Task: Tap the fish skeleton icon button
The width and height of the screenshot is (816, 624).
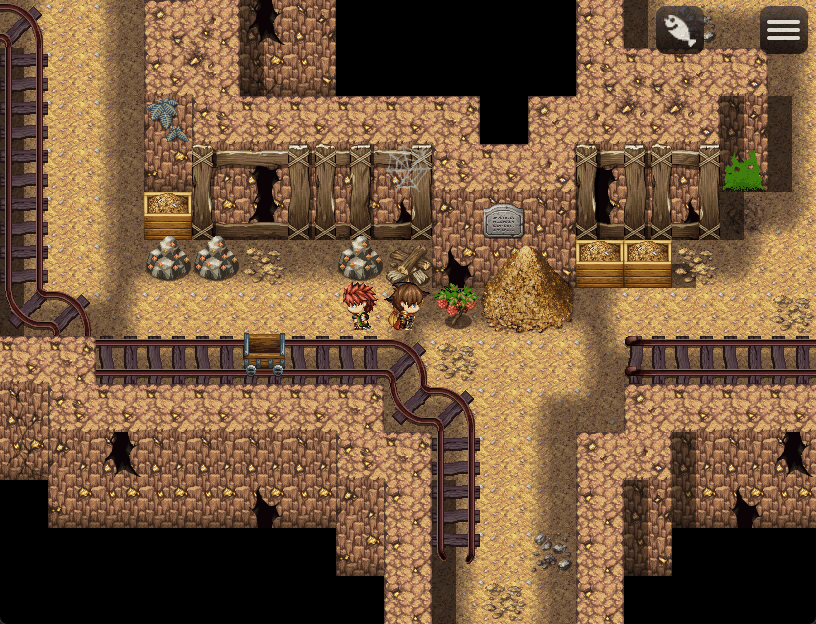Action: click(680, 30)
